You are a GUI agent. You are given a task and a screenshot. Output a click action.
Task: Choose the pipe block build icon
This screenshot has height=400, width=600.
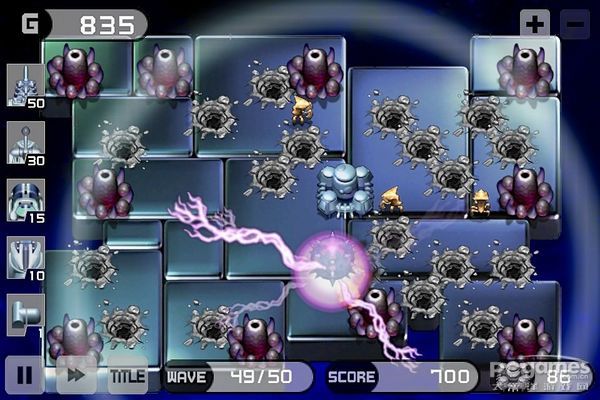pyautogui.click(x=25, y=313)
